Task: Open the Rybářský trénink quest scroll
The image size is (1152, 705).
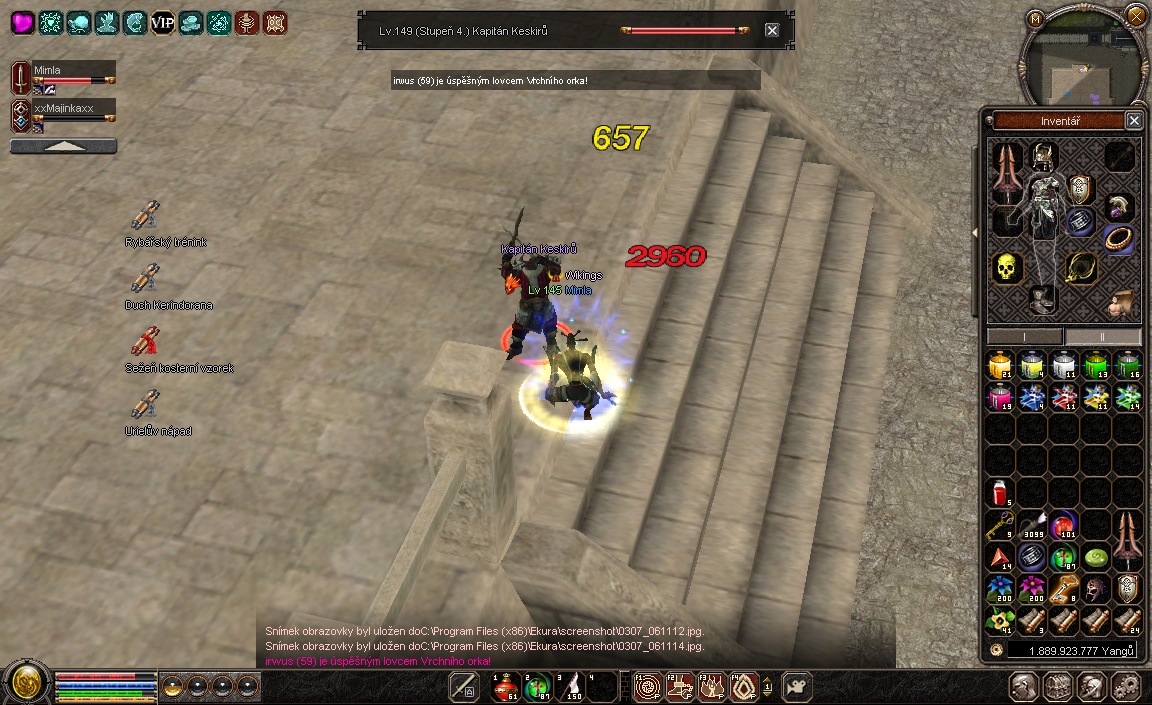Action: coord(146,216)
